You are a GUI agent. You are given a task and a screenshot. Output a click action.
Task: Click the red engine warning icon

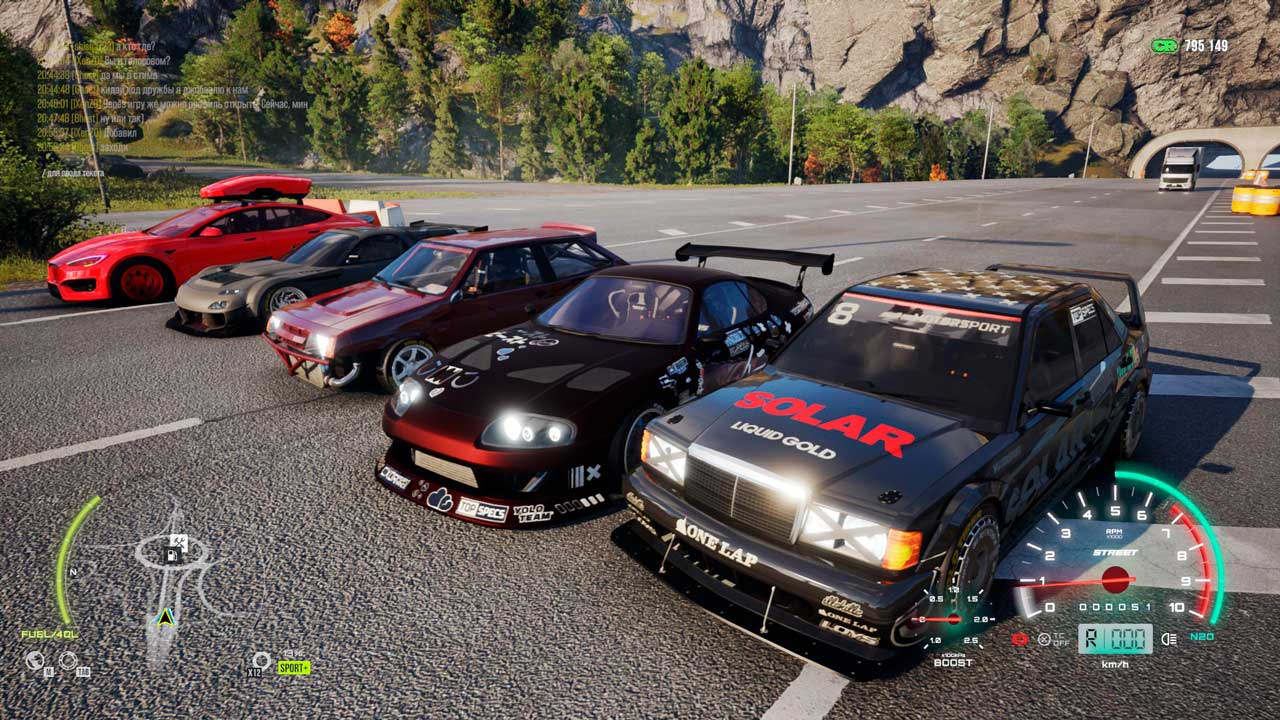[x=1020, y=639]
